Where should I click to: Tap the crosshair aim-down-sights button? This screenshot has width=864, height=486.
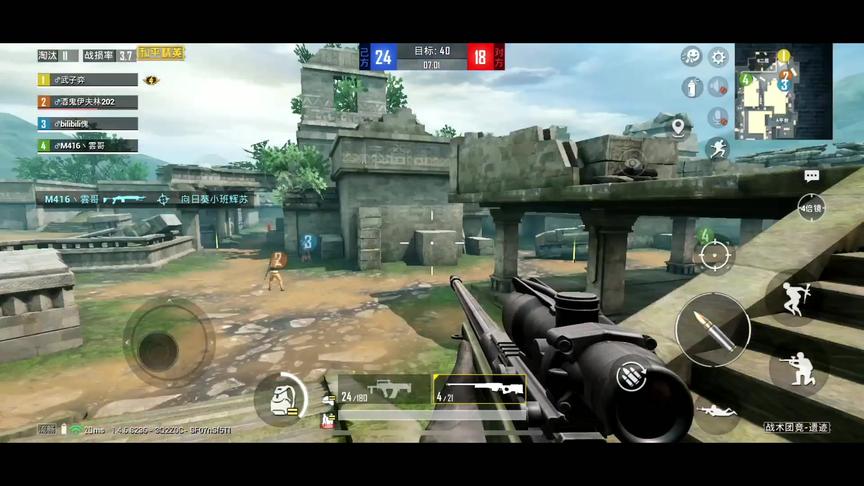click(716, 255)
